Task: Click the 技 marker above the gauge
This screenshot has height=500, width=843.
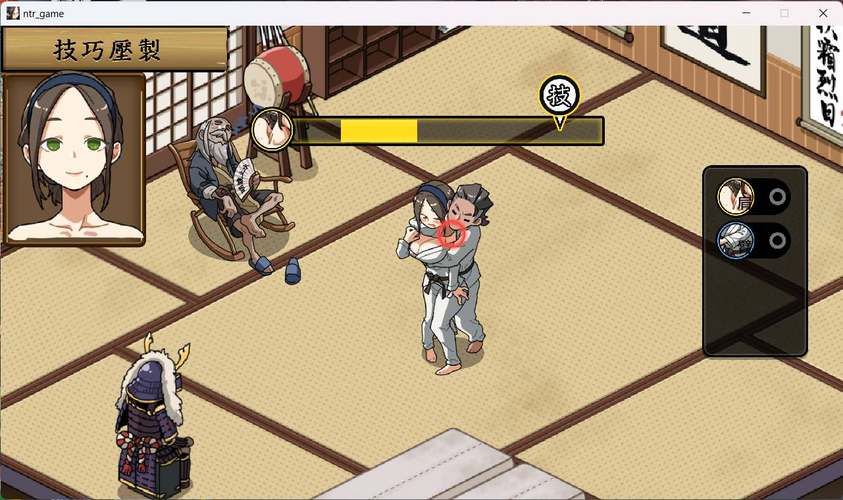Action: tap(560, 97)
